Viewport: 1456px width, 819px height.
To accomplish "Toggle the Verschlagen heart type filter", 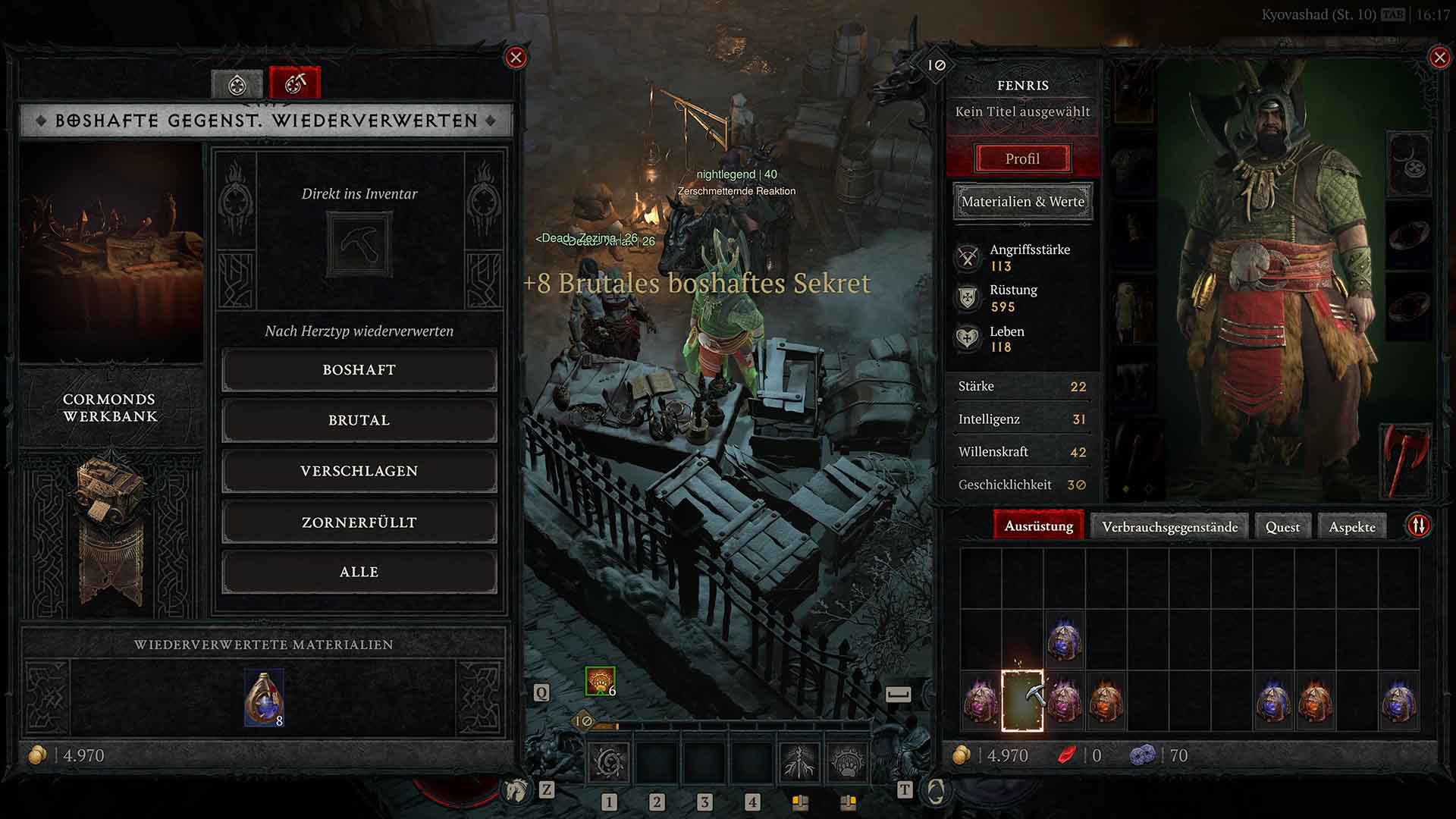I will pos(358,471).
